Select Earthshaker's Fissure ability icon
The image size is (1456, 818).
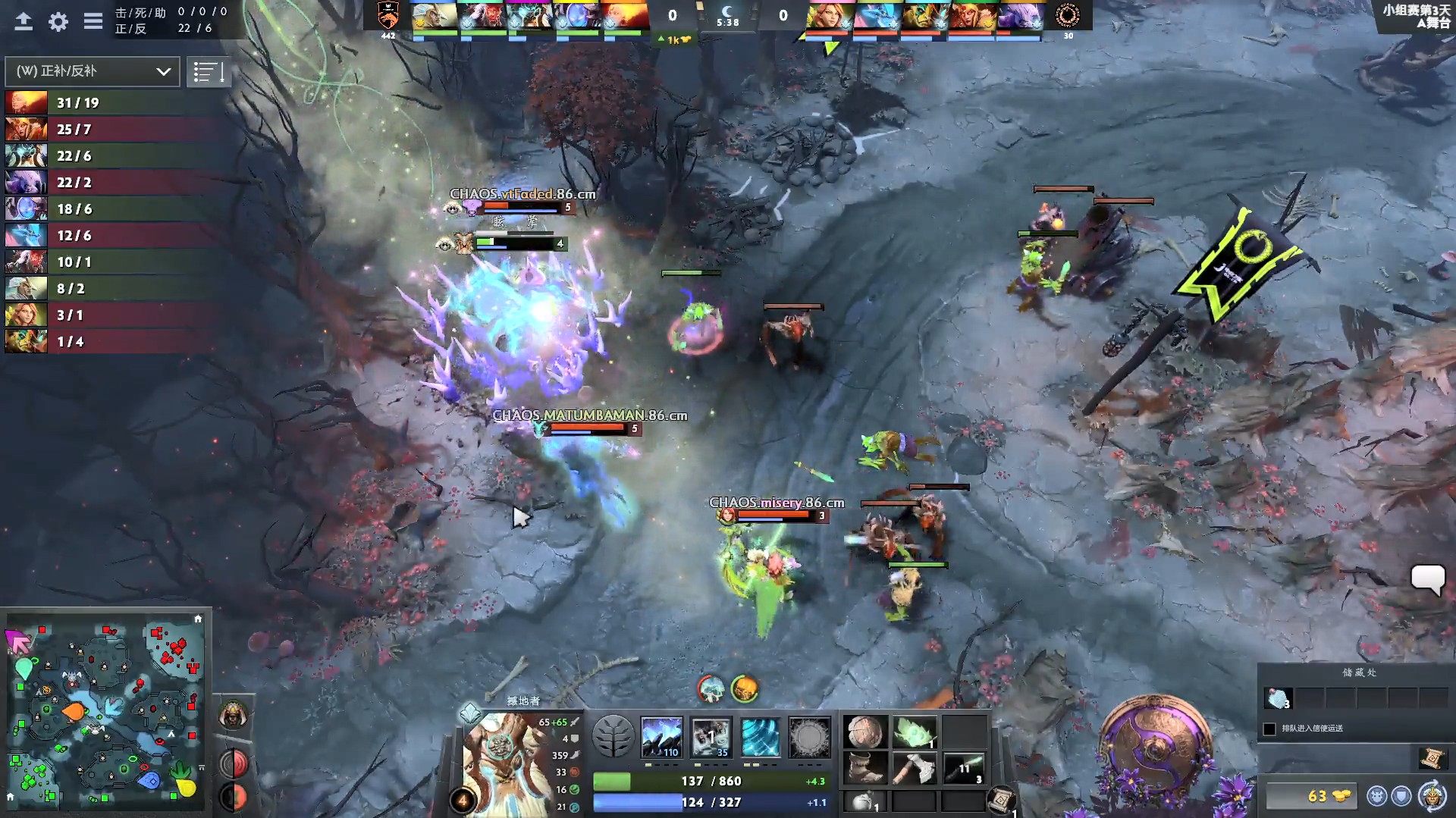tap(661, 737)
